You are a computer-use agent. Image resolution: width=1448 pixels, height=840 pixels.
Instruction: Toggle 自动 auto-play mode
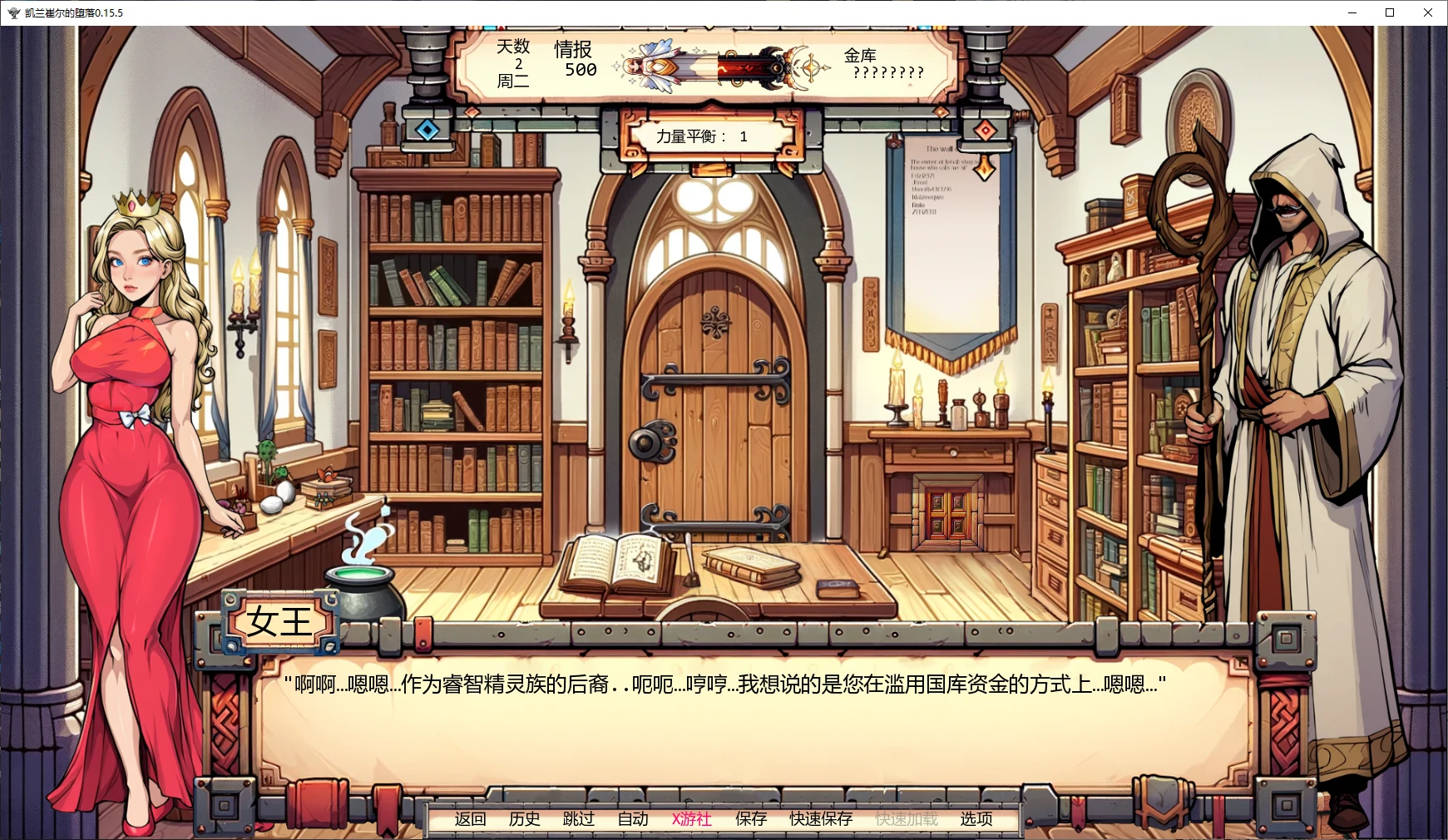tap(633, 819)
